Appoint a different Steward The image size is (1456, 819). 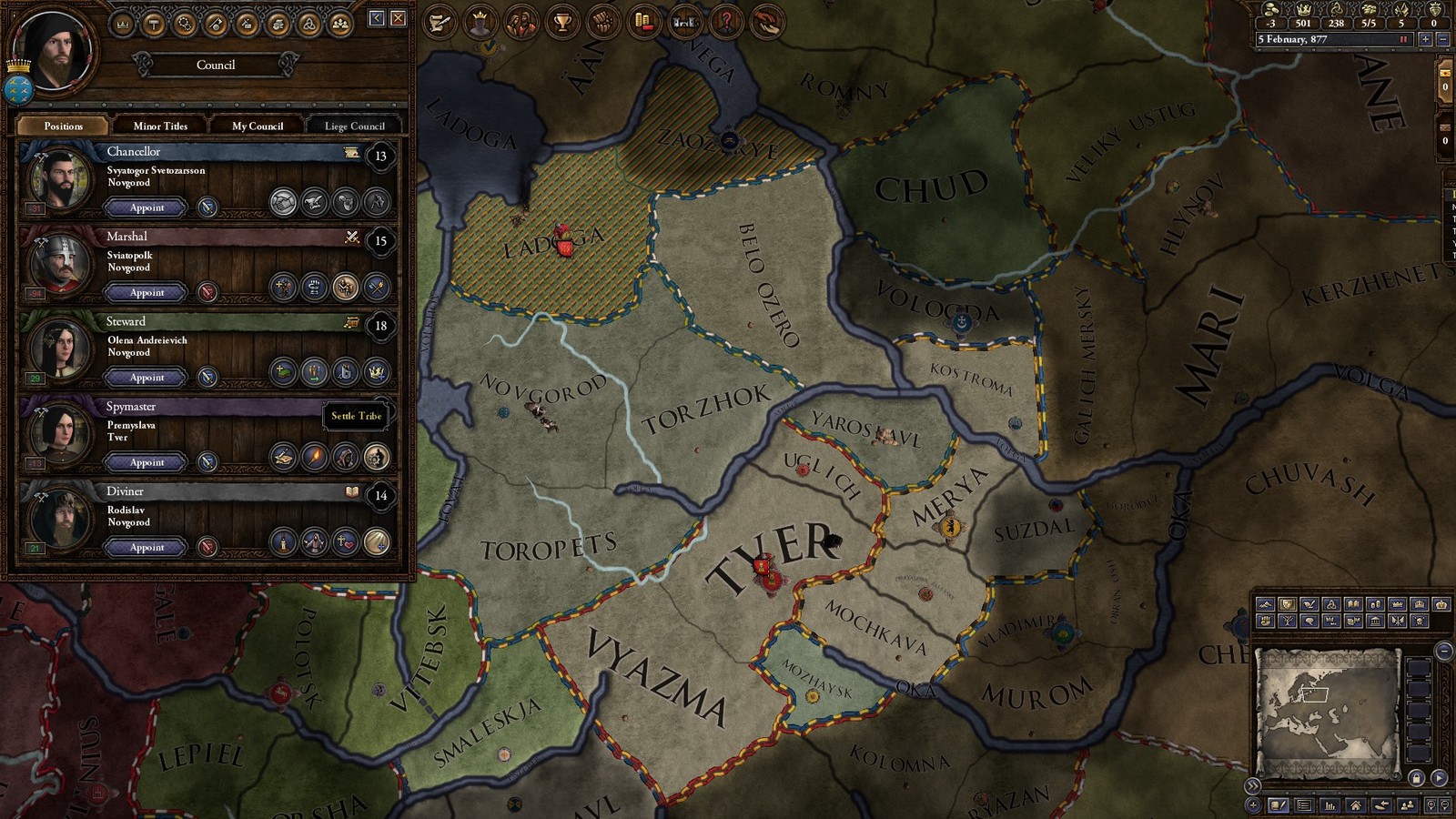(x=147, y=377)
